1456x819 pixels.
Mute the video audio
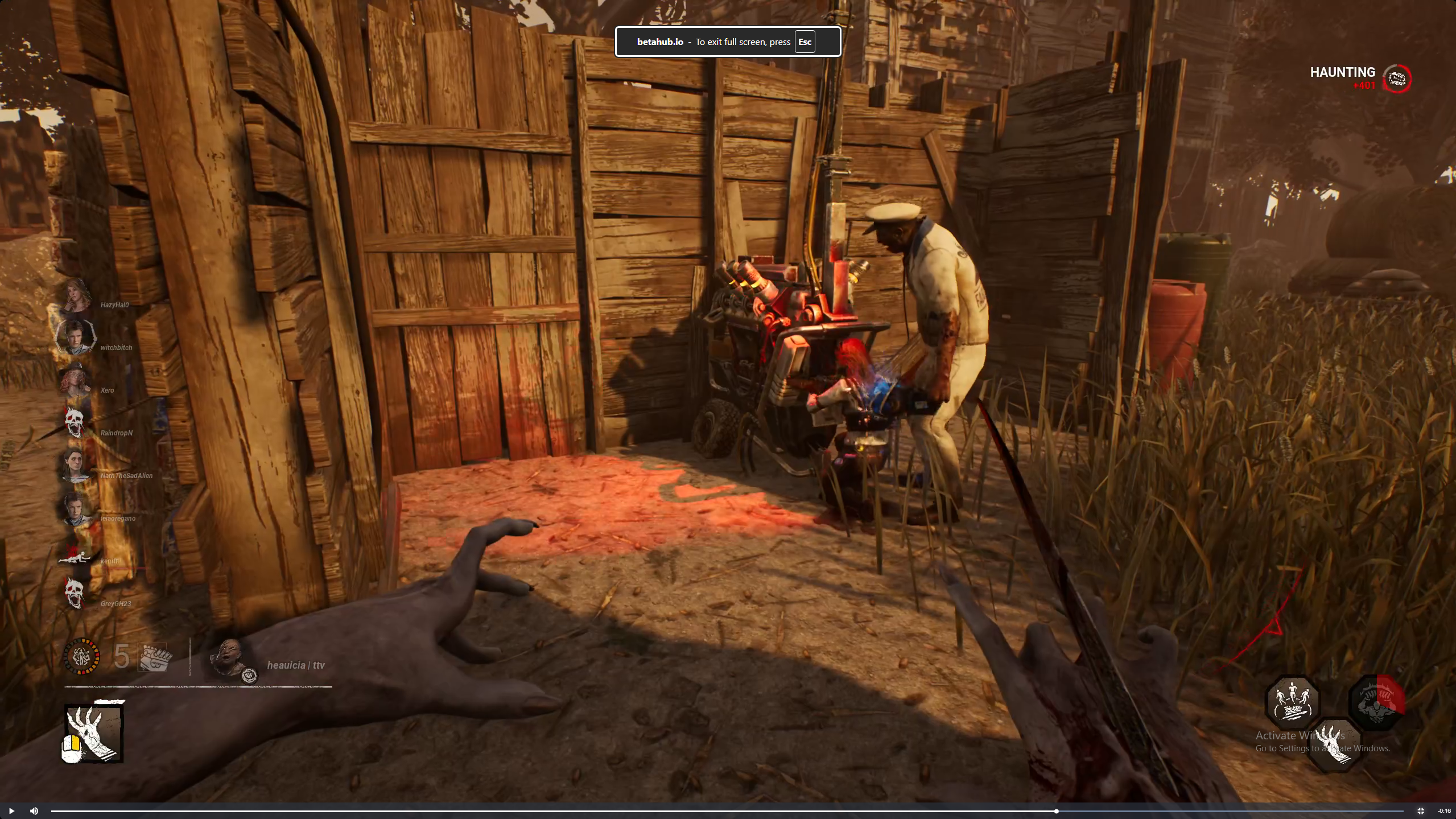[x=34, y=811]
